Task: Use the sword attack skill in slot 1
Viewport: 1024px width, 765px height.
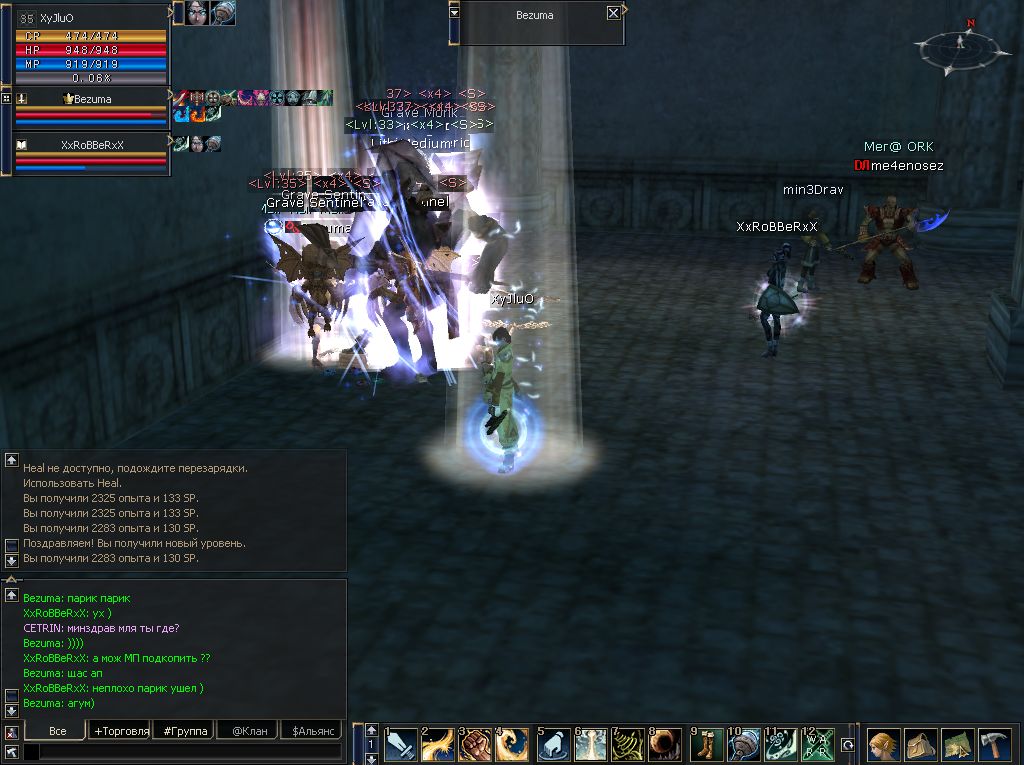Action: click(x=401, y=746)
